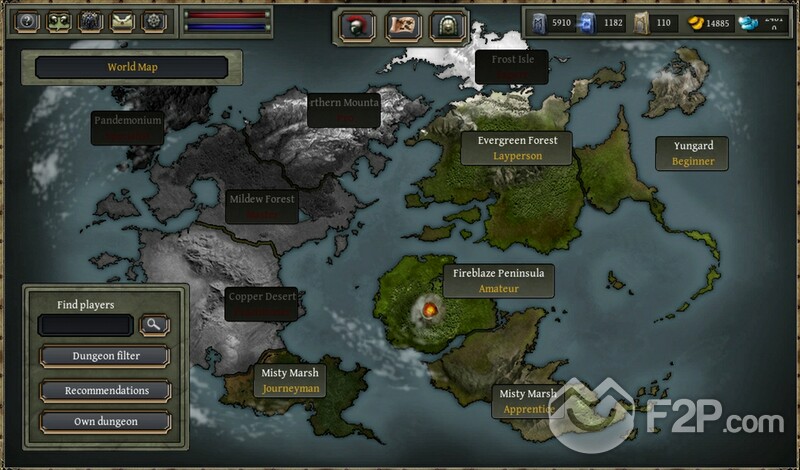Select the Evergreen Forest Layperson region
The width and height of the screenshot is (800, 470).
point(517,148)
